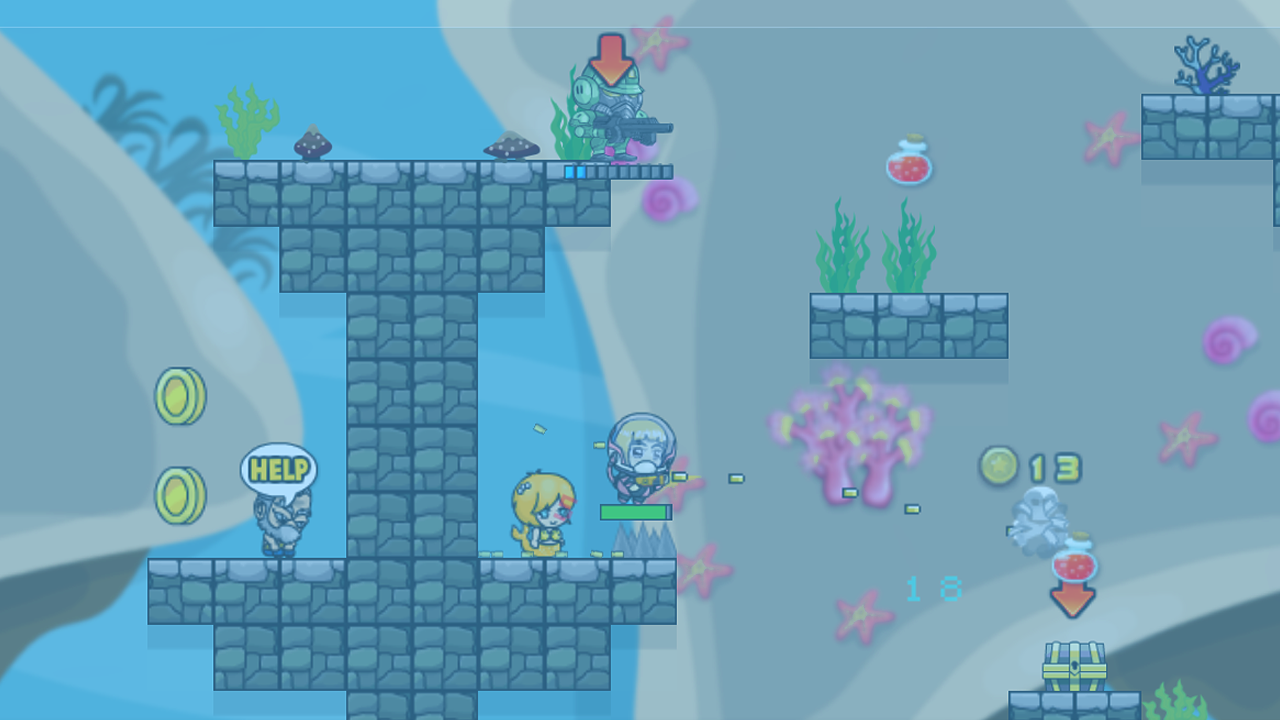The height and width of the screenshot is (720, 1280).
Task: Click the orange arrow pointing at the chest
Action: [1073, 600]
